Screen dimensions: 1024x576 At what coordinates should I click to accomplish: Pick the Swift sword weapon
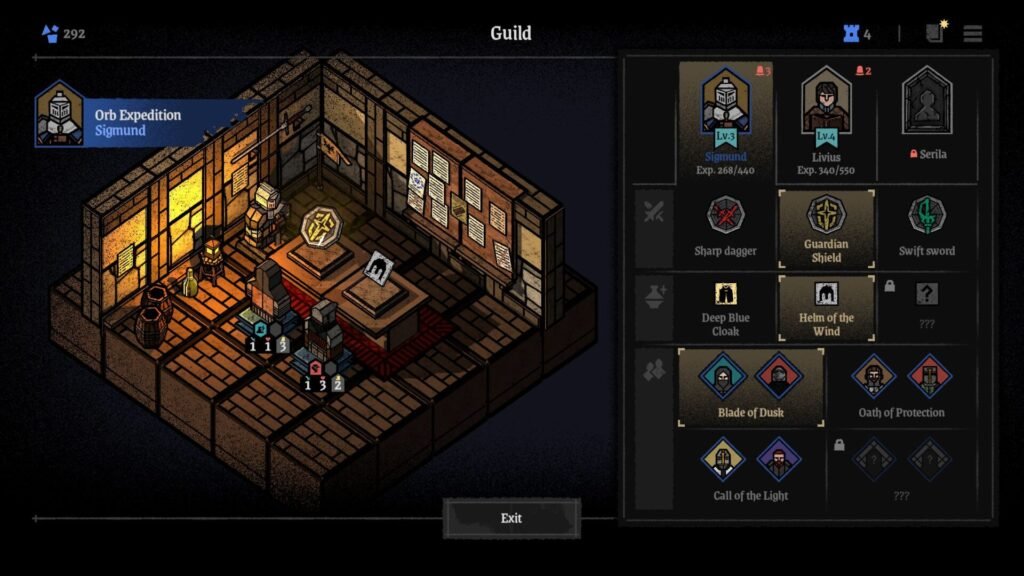[927, 226]
